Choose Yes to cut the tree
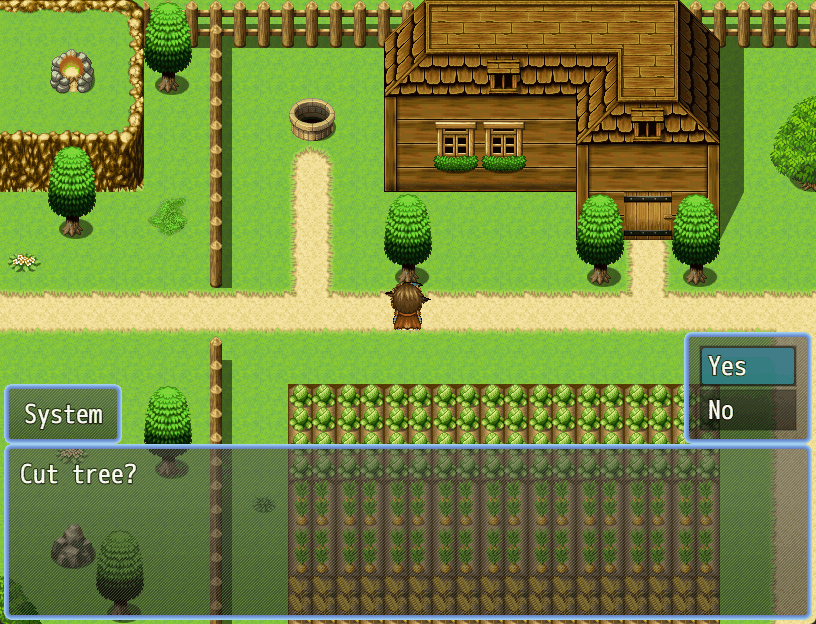This screenshot has height=624, width=816. 747,366
